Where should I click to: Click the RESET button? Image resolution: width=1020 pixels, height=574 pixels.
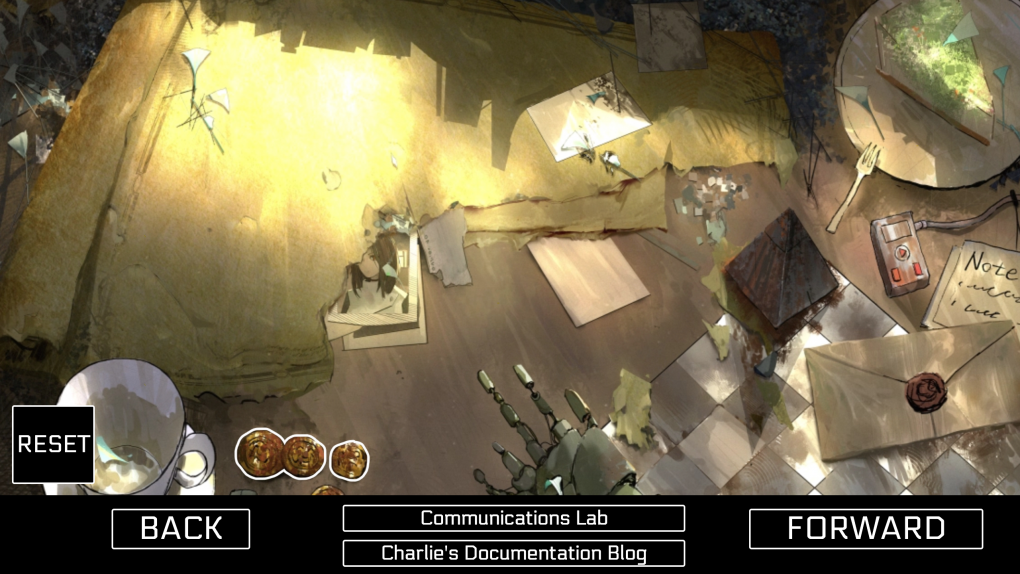tap(53, 444)
